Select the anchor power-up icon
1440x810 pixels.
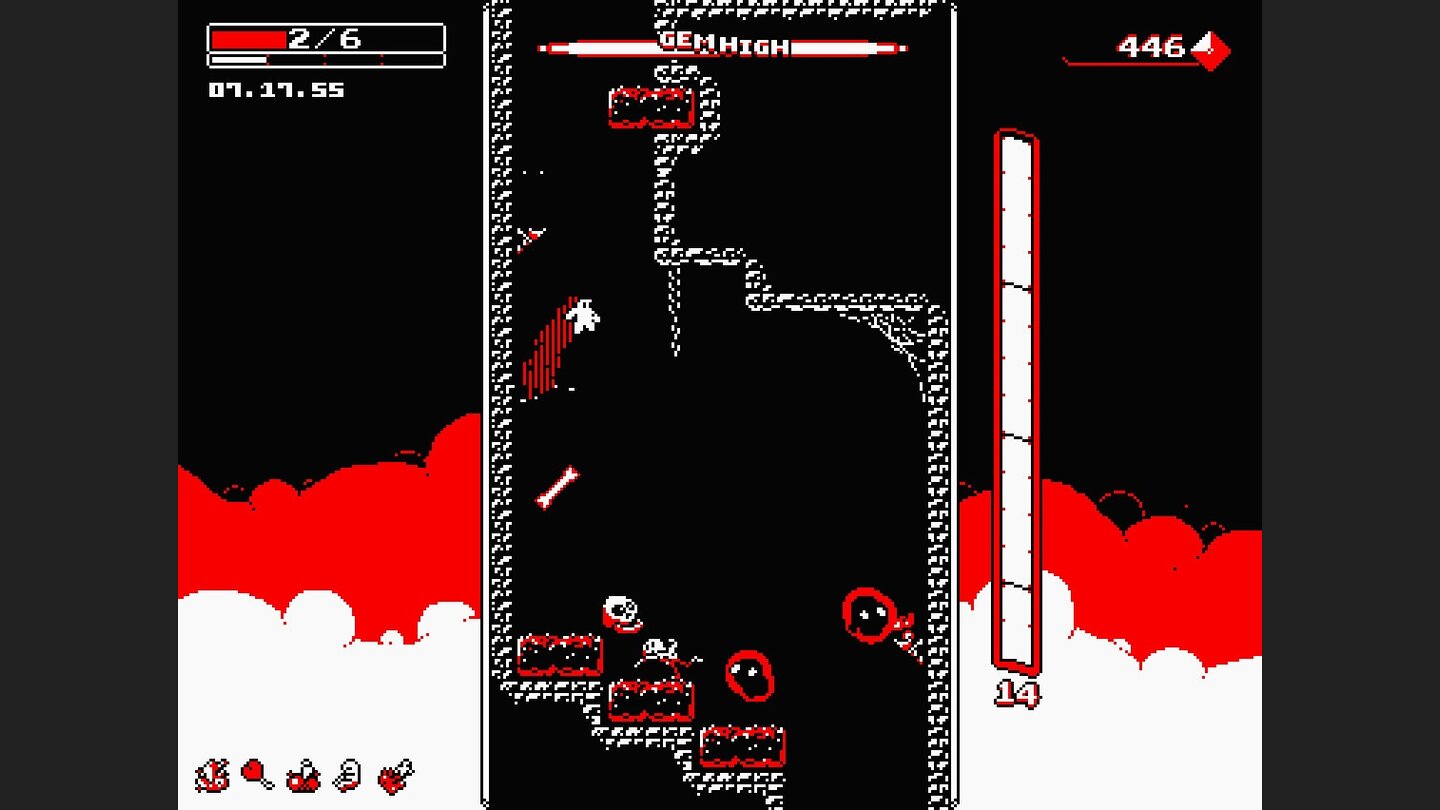(x=210, y=775)
